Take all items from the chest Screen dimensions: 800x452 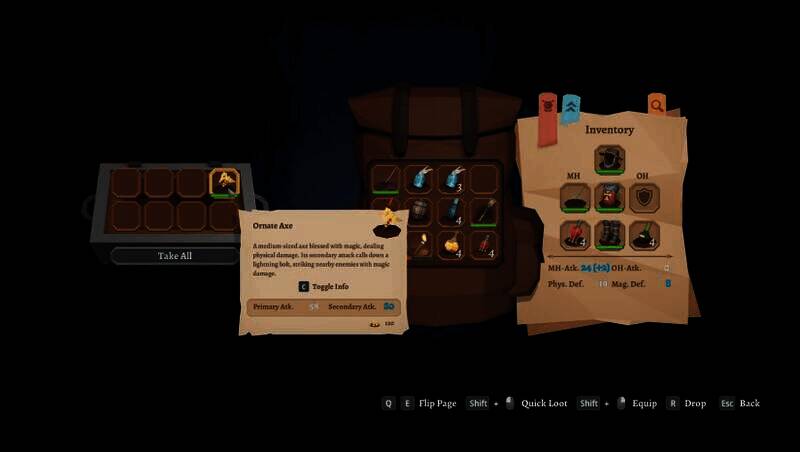pos(175,256)
